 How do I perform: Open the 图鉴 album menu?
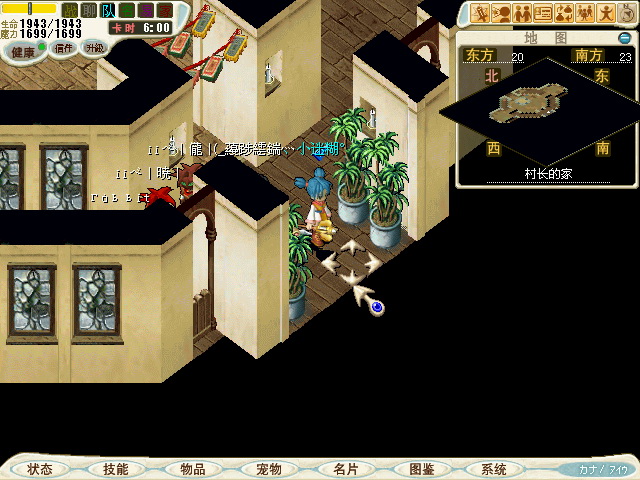click(421, 469)
